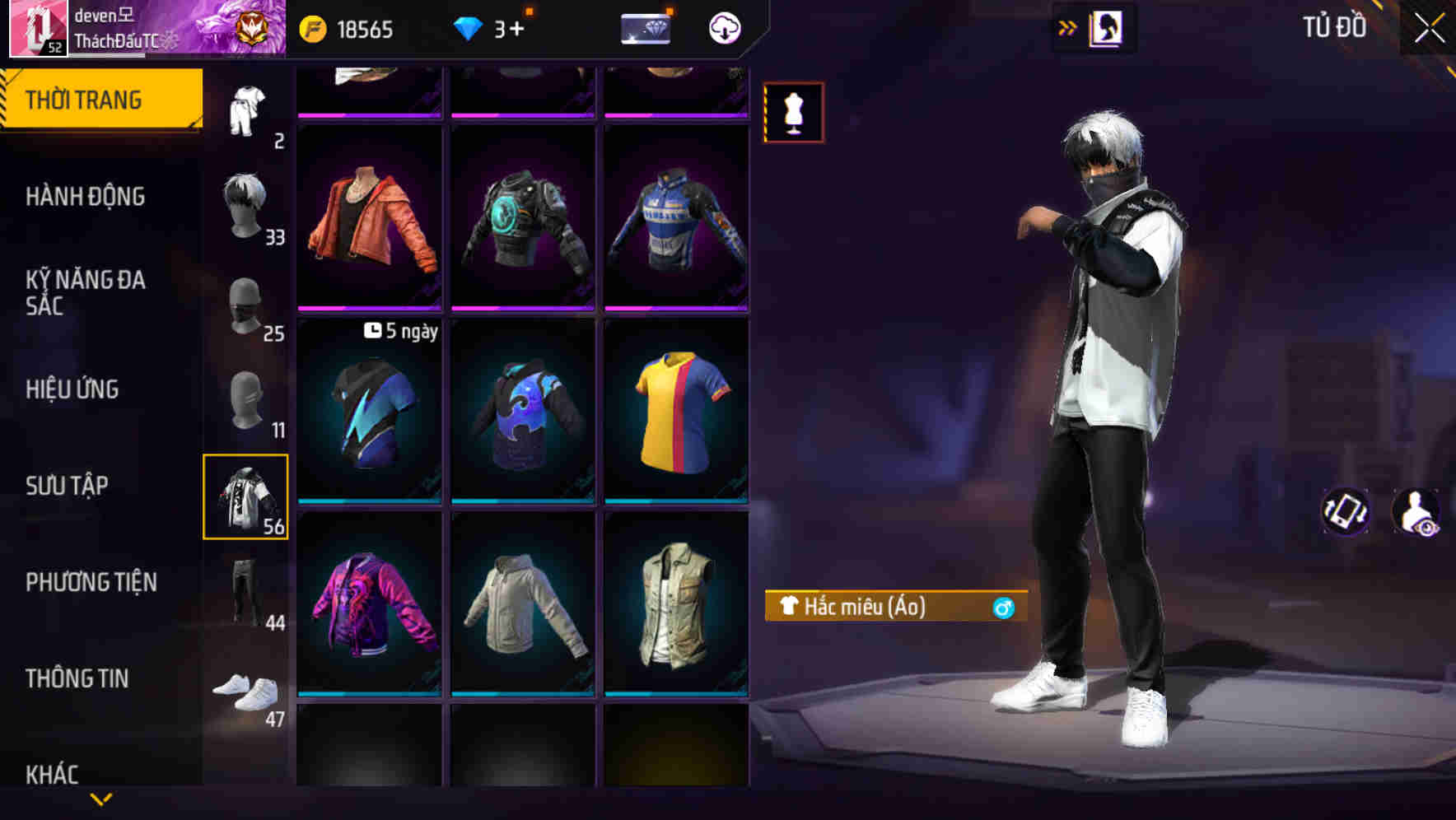Select the shirt category icon with 56 items

[x=246, y=494]
